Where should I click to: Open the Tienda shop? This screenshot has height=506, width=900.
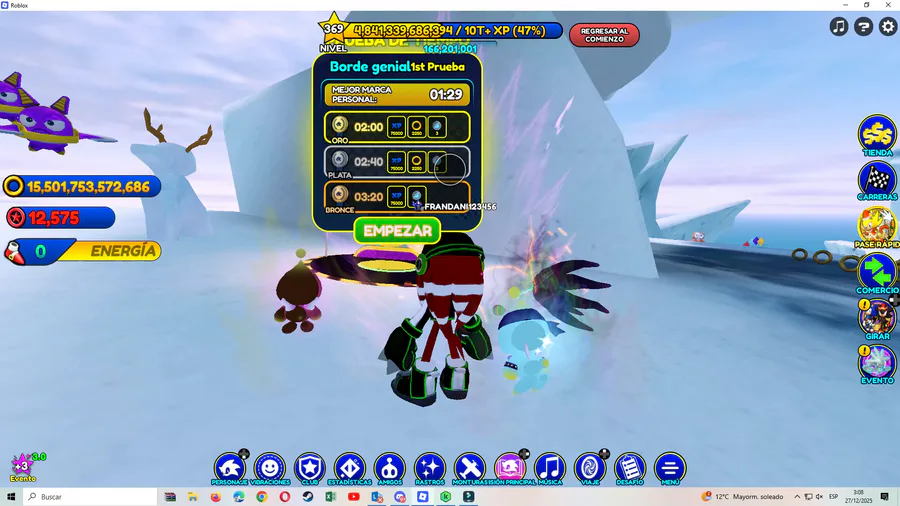click(x=877, y=134)
